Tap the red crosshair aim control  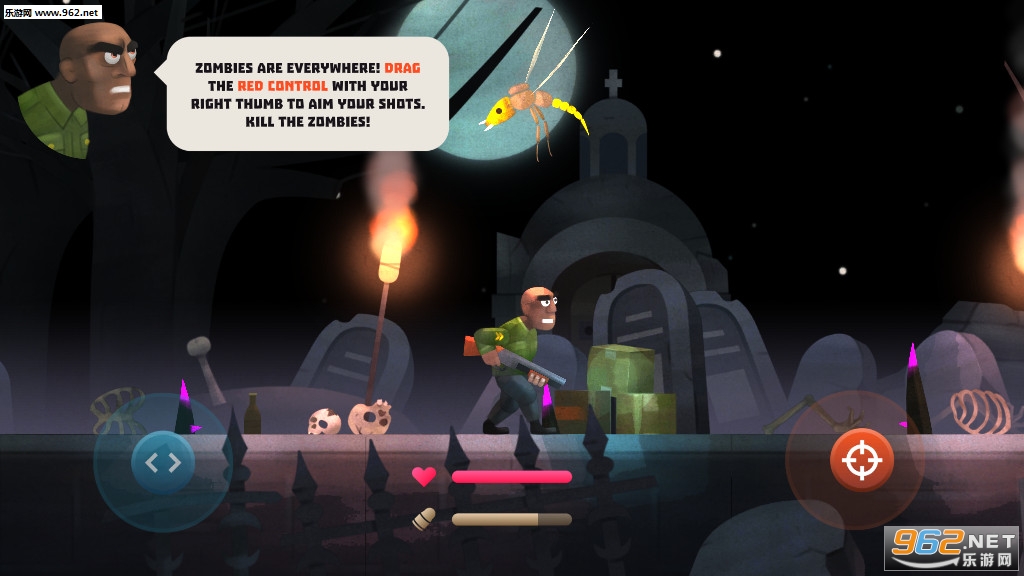[x=860, y=459]
